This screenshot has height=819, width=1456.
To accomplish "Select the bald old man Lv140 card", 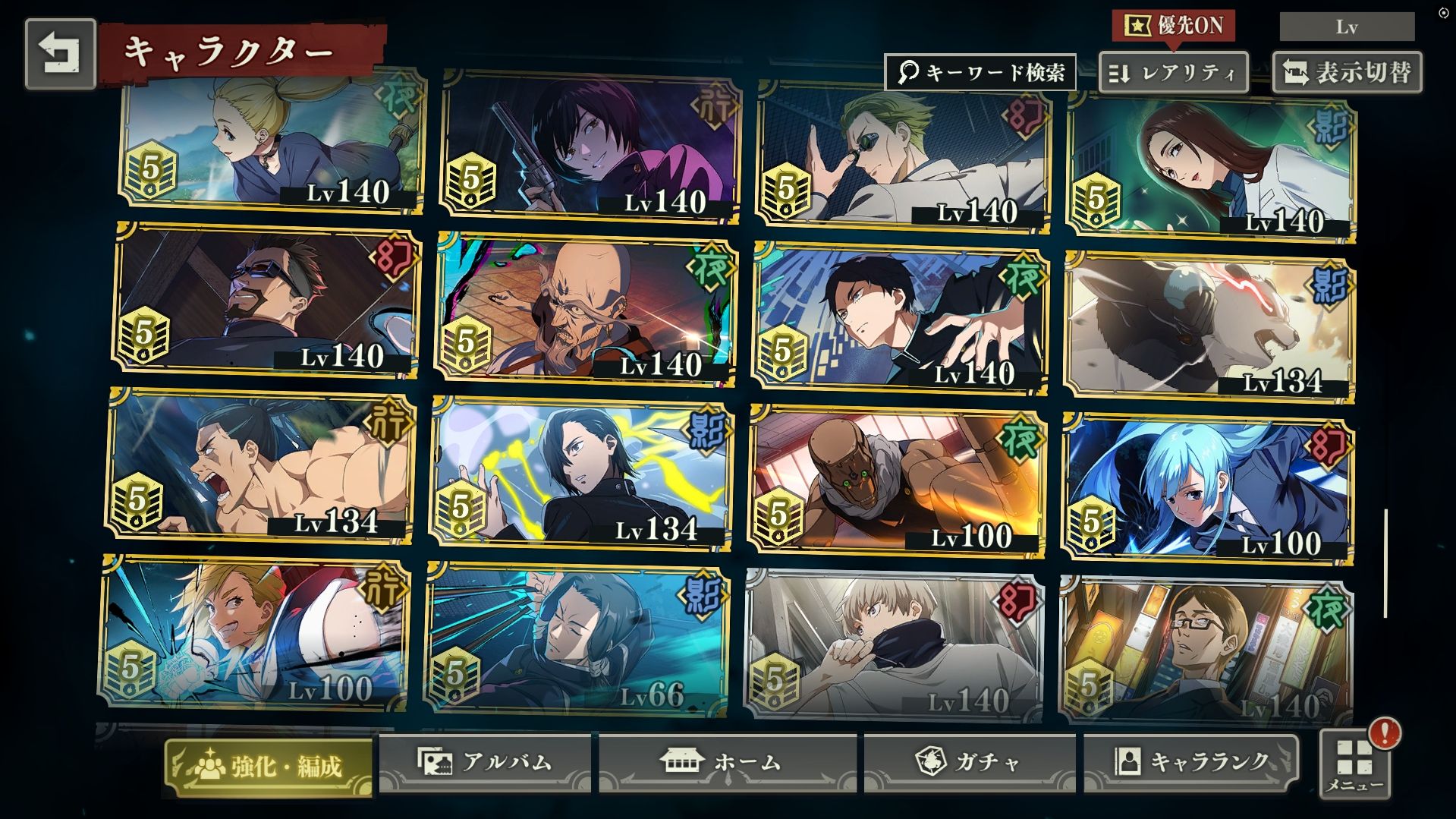I will point(586,307).
